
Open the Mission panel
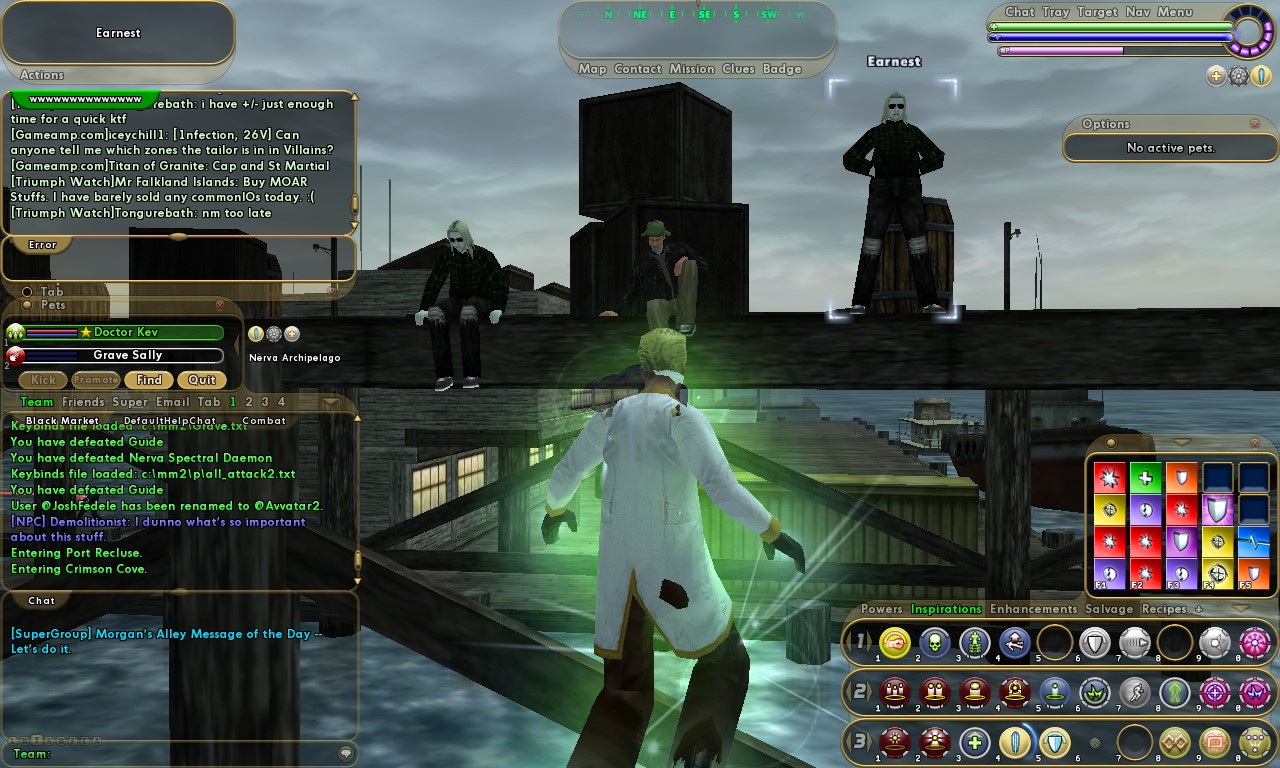(x=692, y=69)
